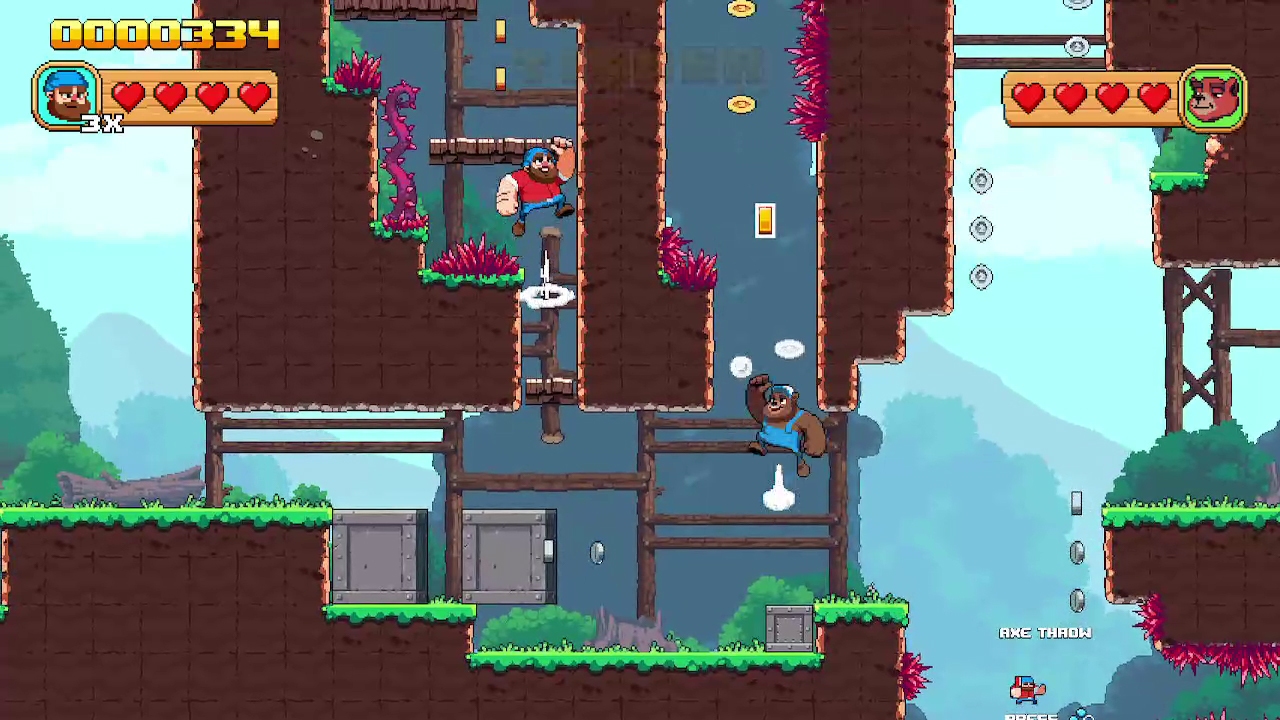Click the bear player's portrait icon
The height and width of the screenshot is (720, 1280).
coord(1214,96)
